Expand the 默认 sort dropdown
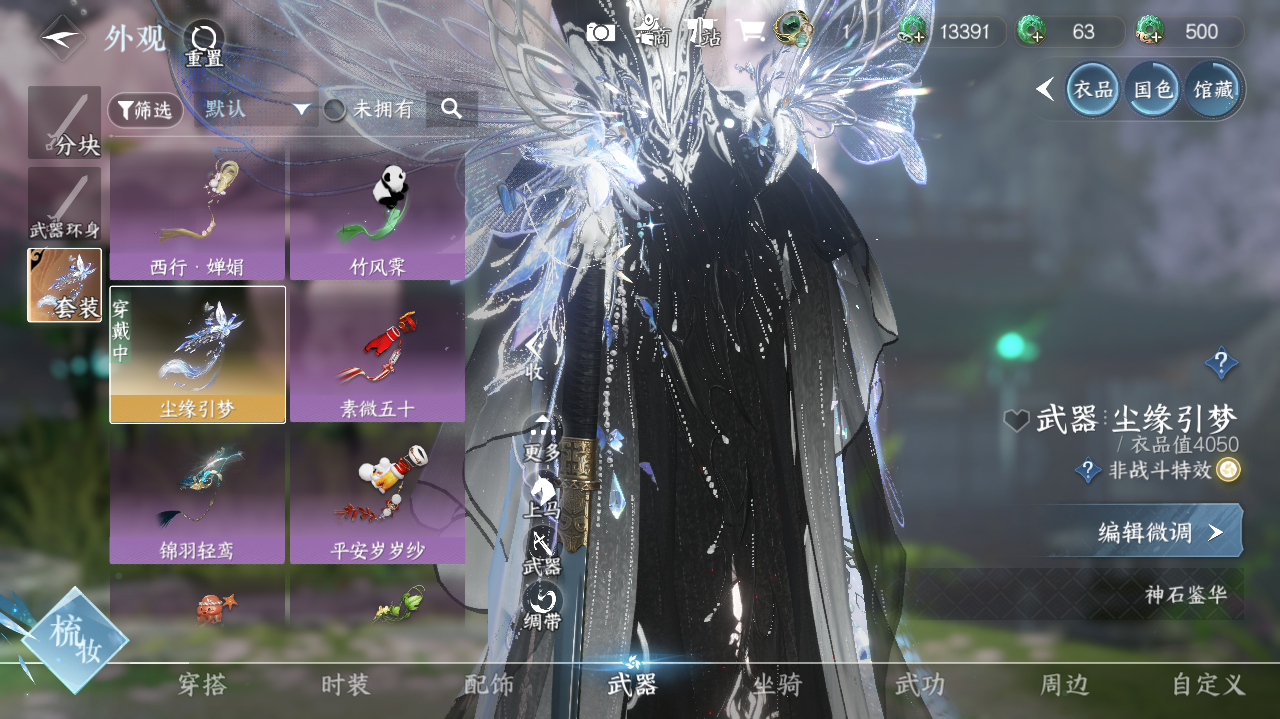Viewport: 1280px width, 719px height. (x=258, y=109)
